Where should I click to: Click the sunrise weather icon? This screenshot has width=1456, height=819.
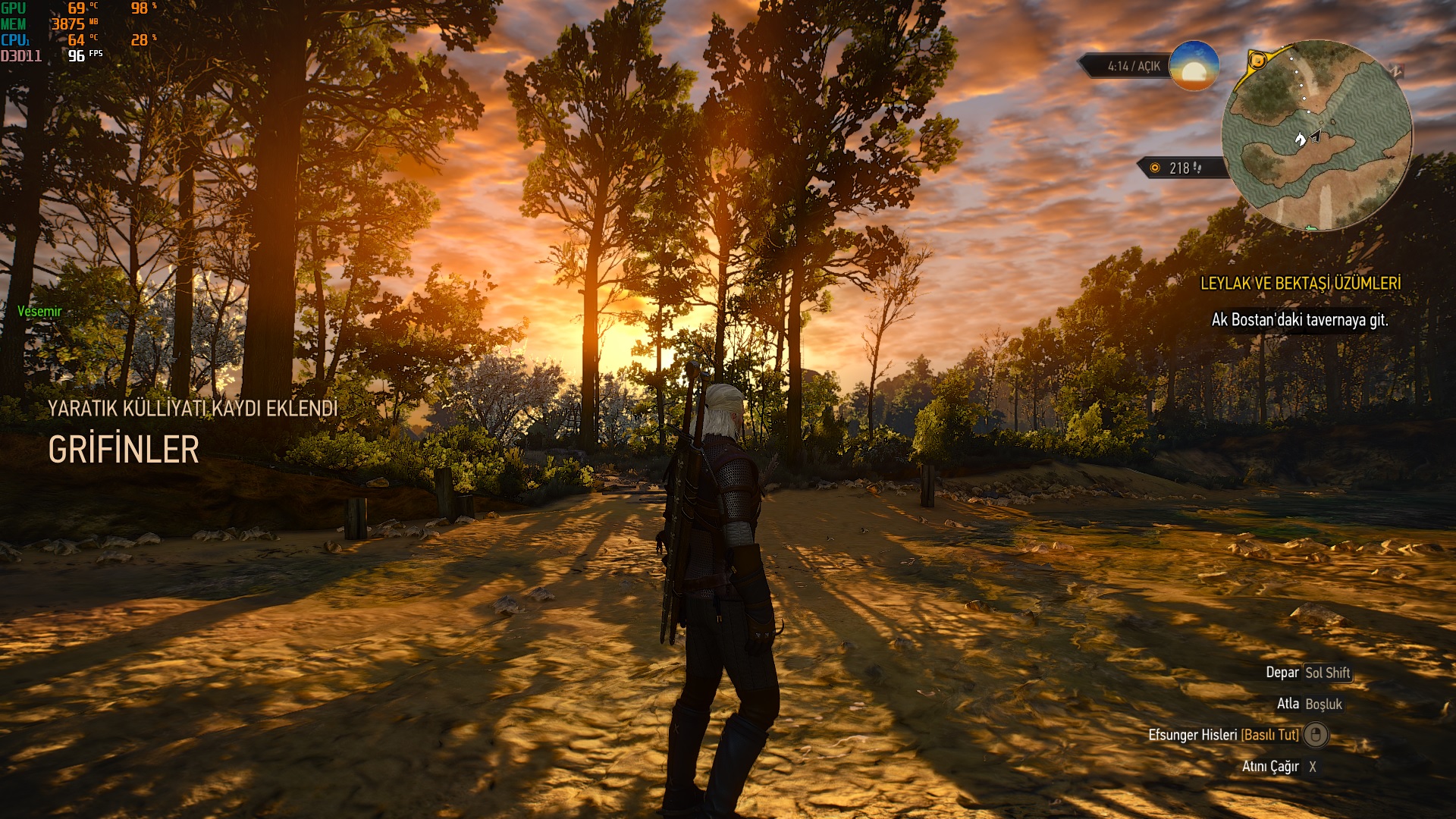[x=1194, y=66]
